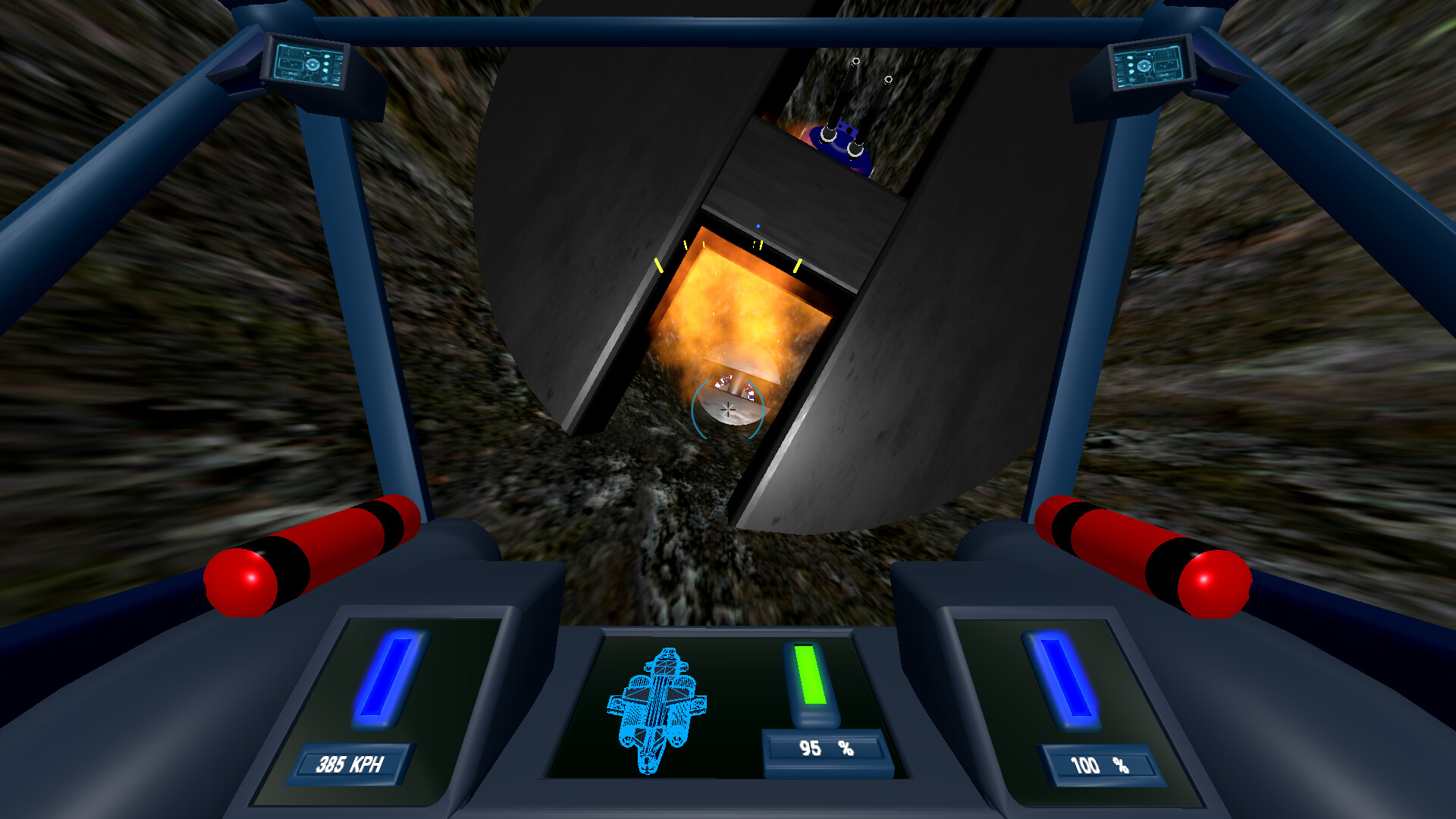Click the bar chart panel on the right display

1166,55
